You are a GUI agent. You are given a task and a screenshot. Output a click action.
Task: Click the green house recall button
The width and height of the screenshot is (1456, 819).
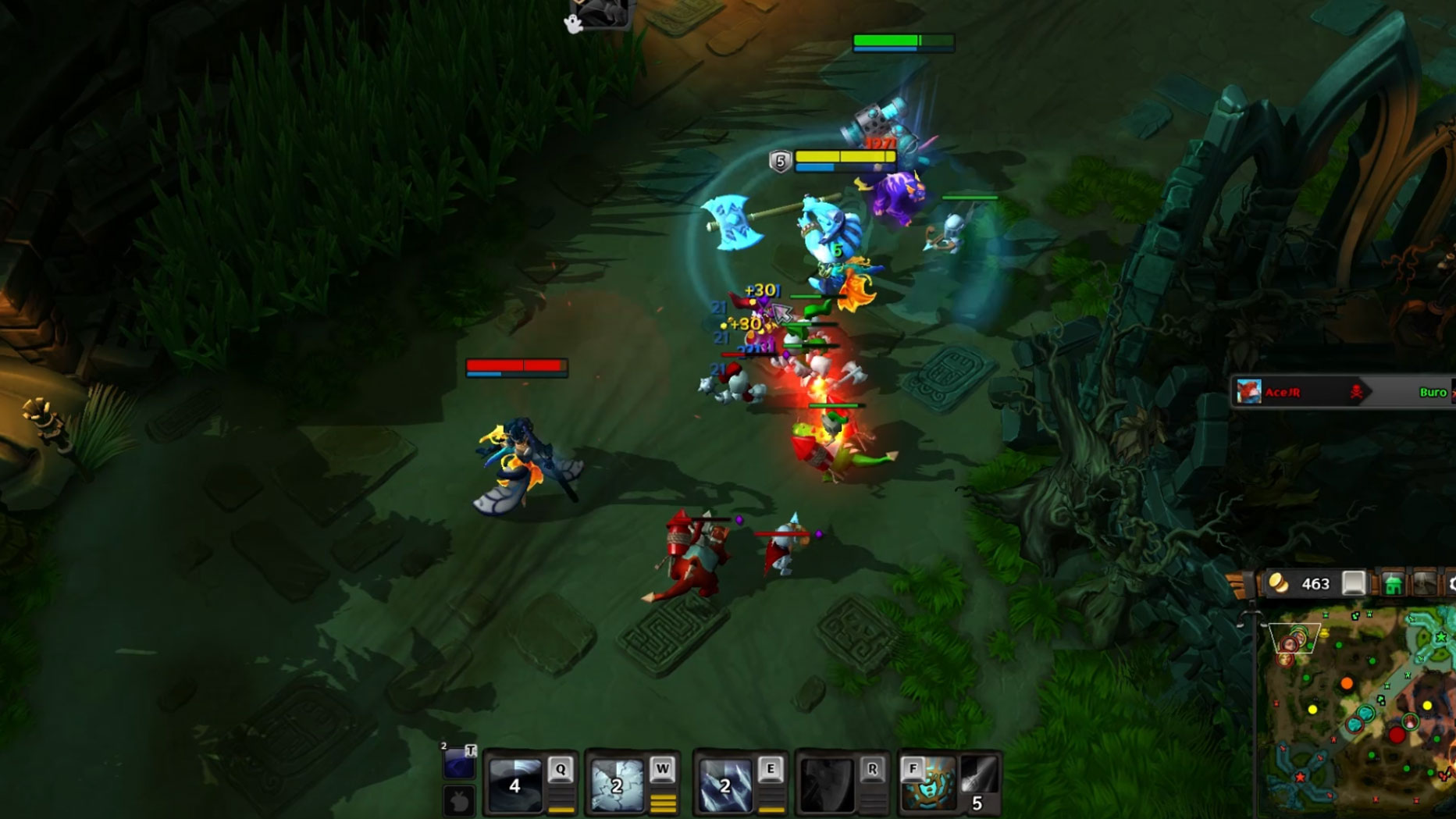[1393, 584]
